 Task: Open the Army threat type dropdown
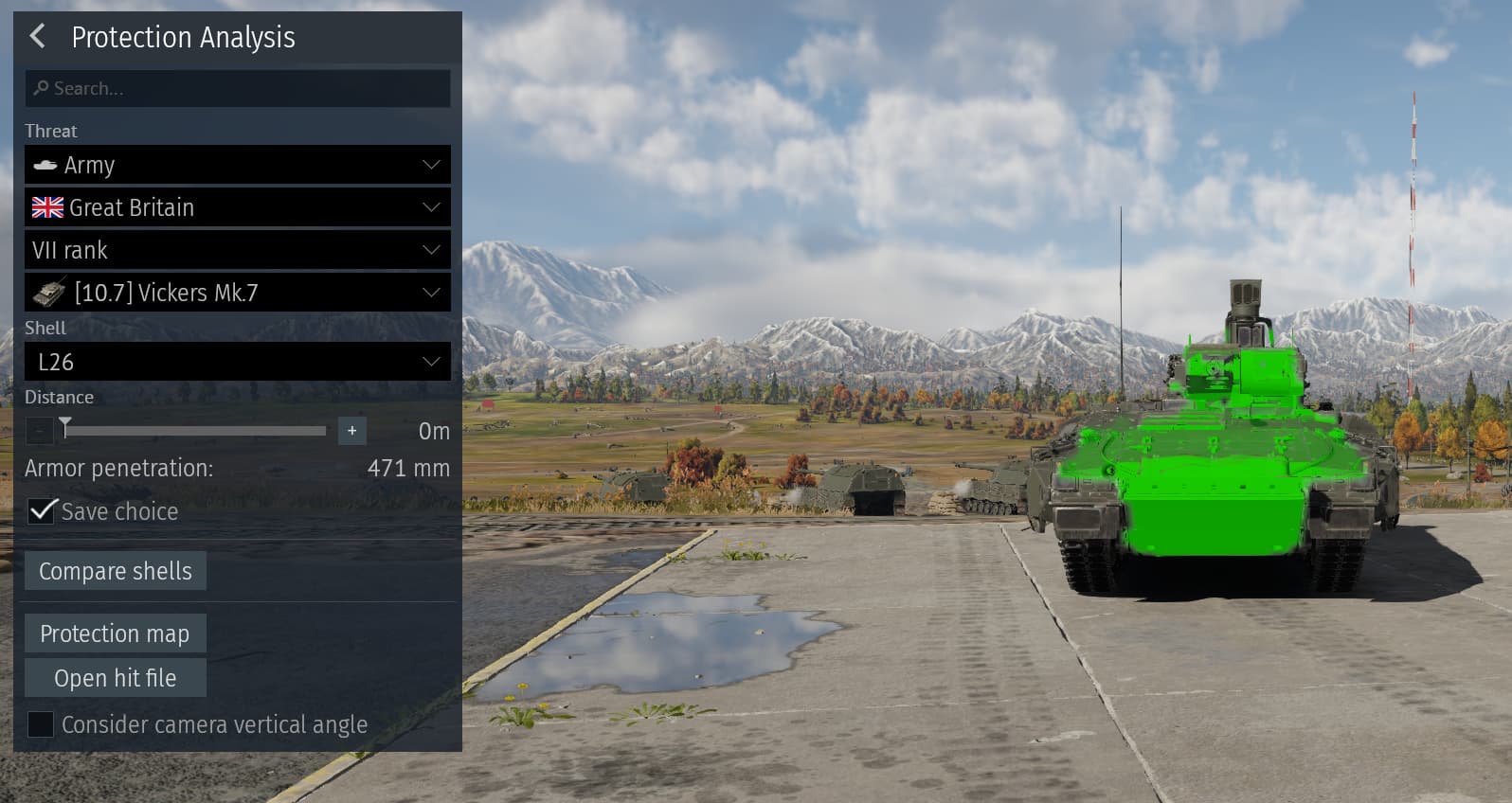(x=237, y=165)
